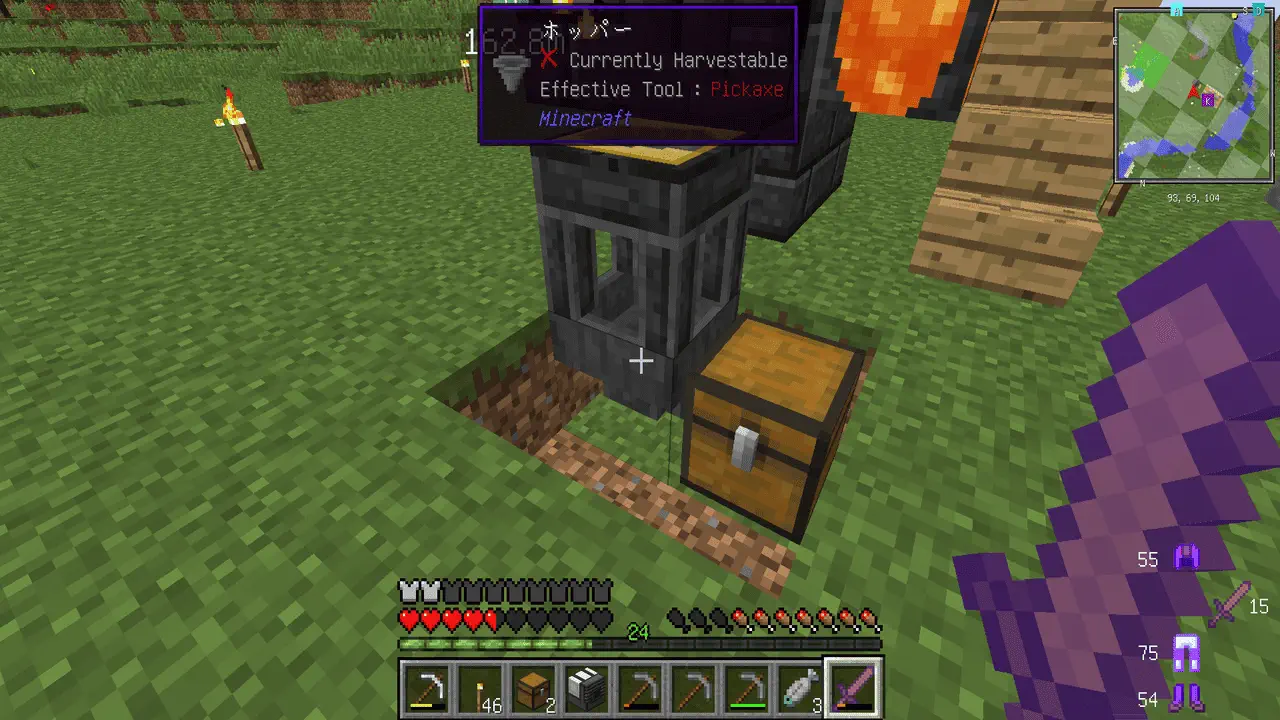This screenshot has height=720, width=1280.
Task: Click the purple K waypoint on the minimap
Action: coord(1208,100)
